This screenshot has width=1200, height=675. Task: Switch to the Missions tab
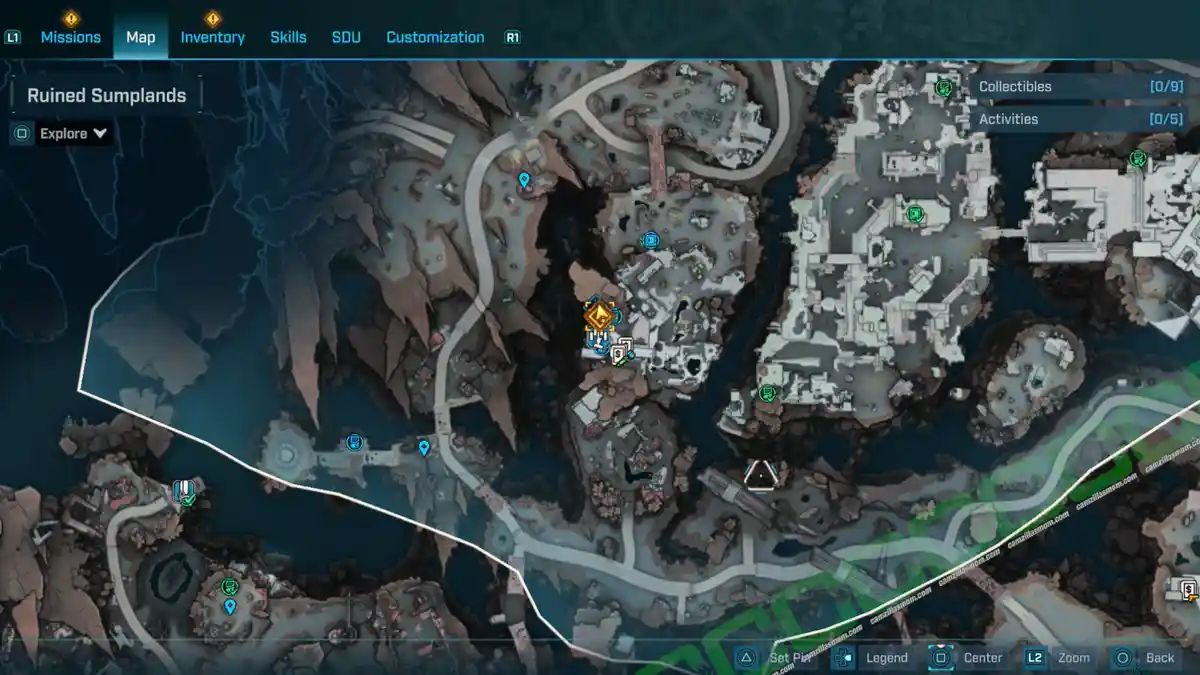point(70,37)
